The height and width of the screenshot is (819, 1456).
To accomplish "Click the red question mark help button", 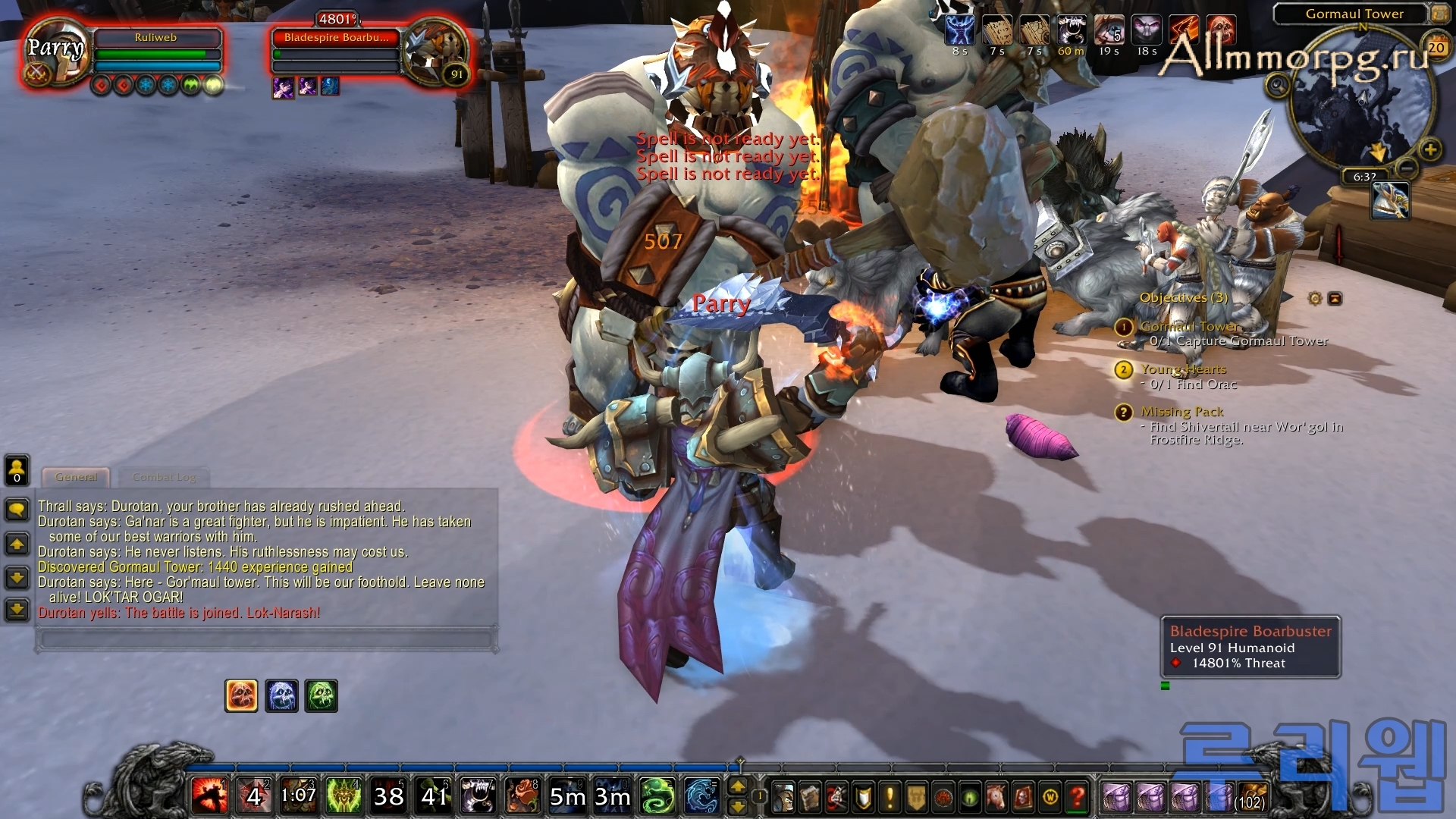I will pos(1076,797).
